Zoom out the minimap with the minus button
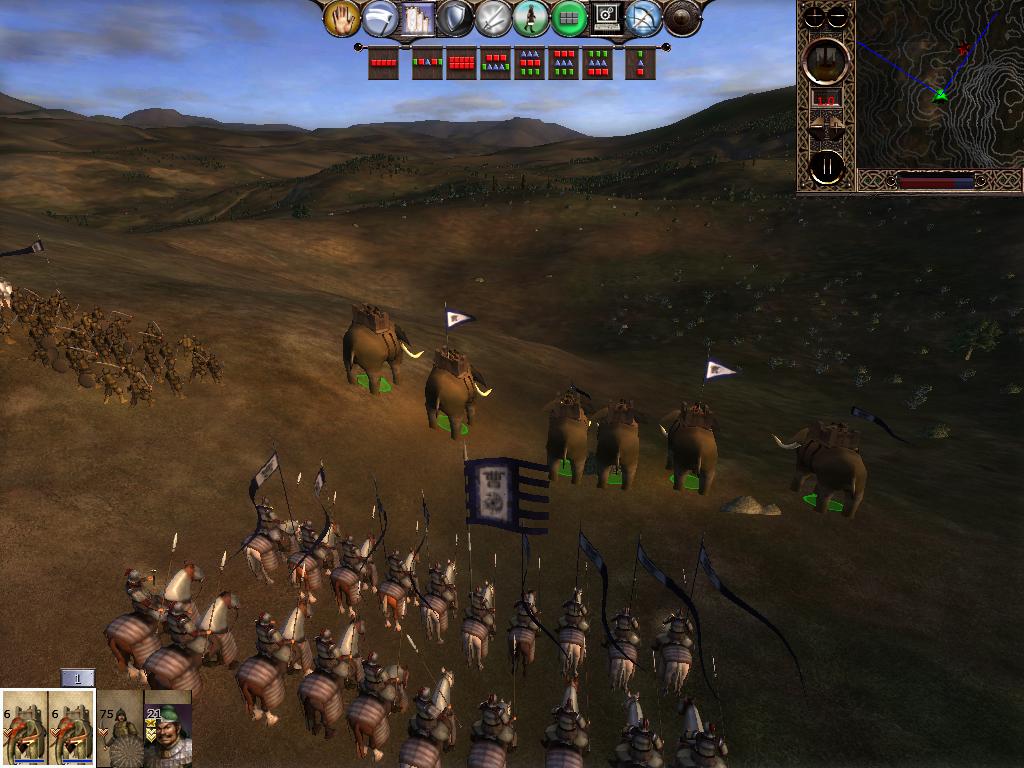The height and width of the screenshot is (768, 1024). click(x=839, y=16)
